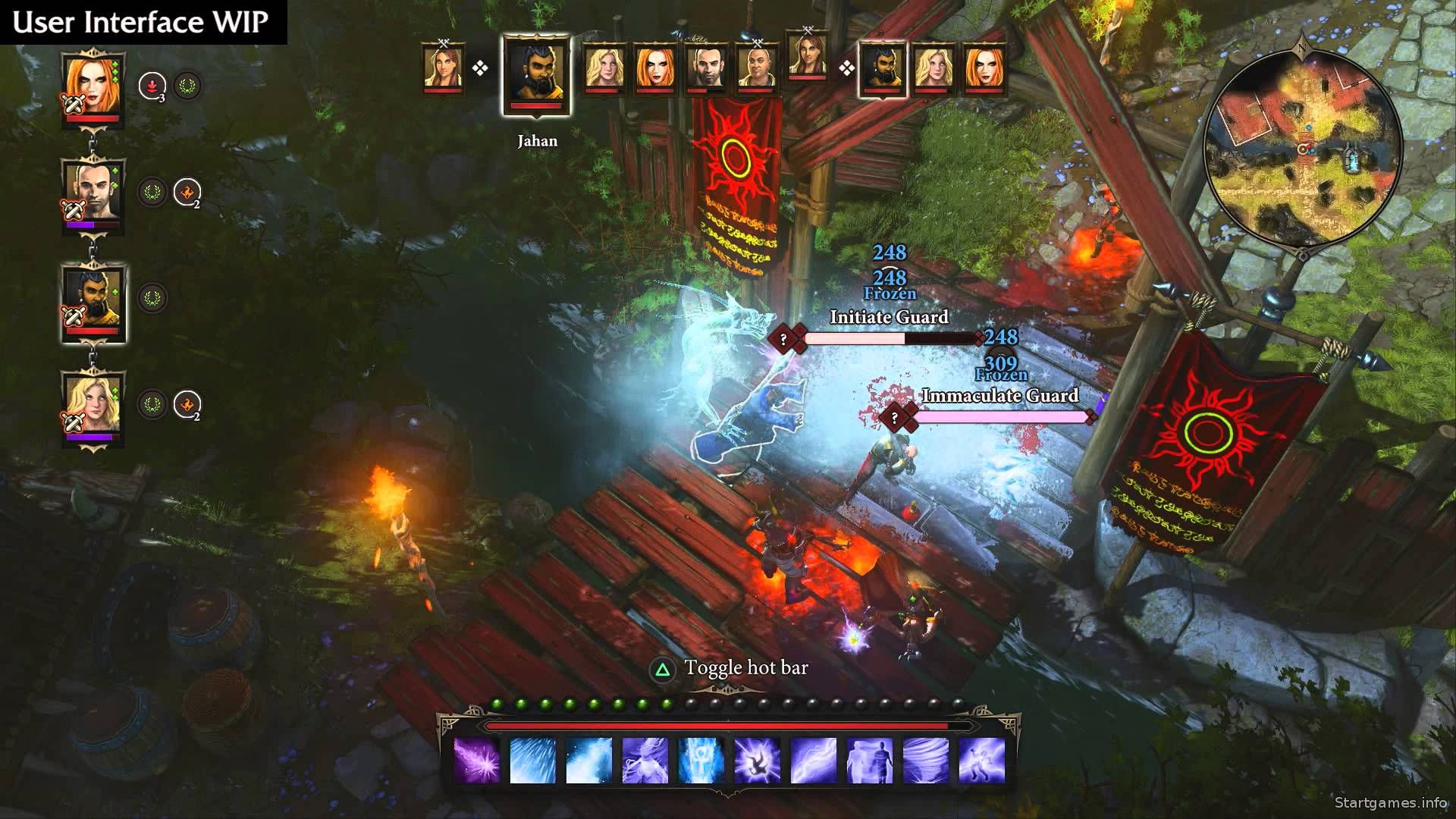
Task: Use the blue ankh skill
Action: 701,759
